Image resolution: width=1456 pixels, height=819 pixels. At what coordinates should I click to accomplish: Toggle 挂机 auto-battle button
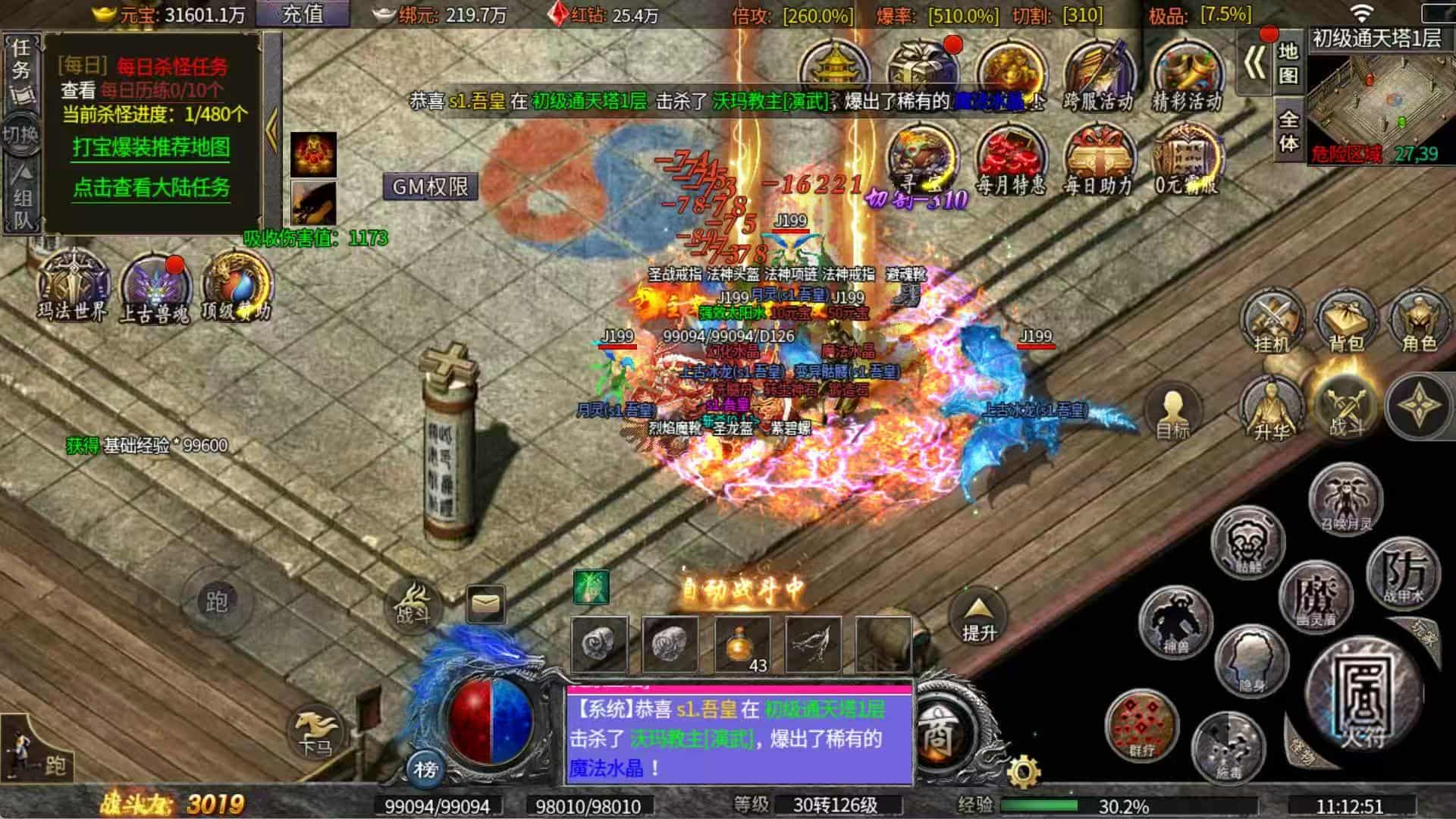coord(1272,321)
